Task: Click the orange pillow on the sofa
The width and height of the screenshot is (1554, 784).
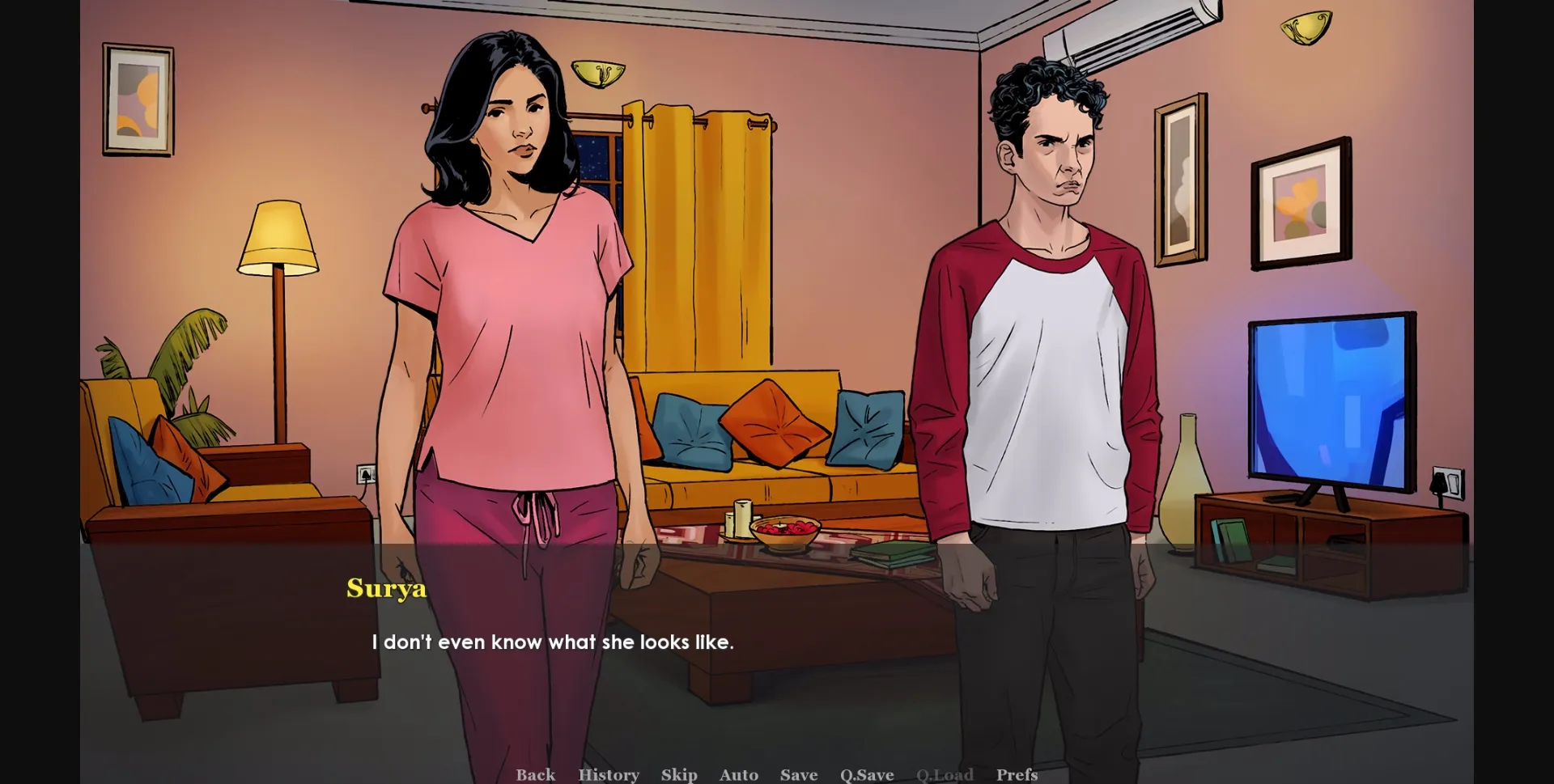Action: tap(775, 425)
